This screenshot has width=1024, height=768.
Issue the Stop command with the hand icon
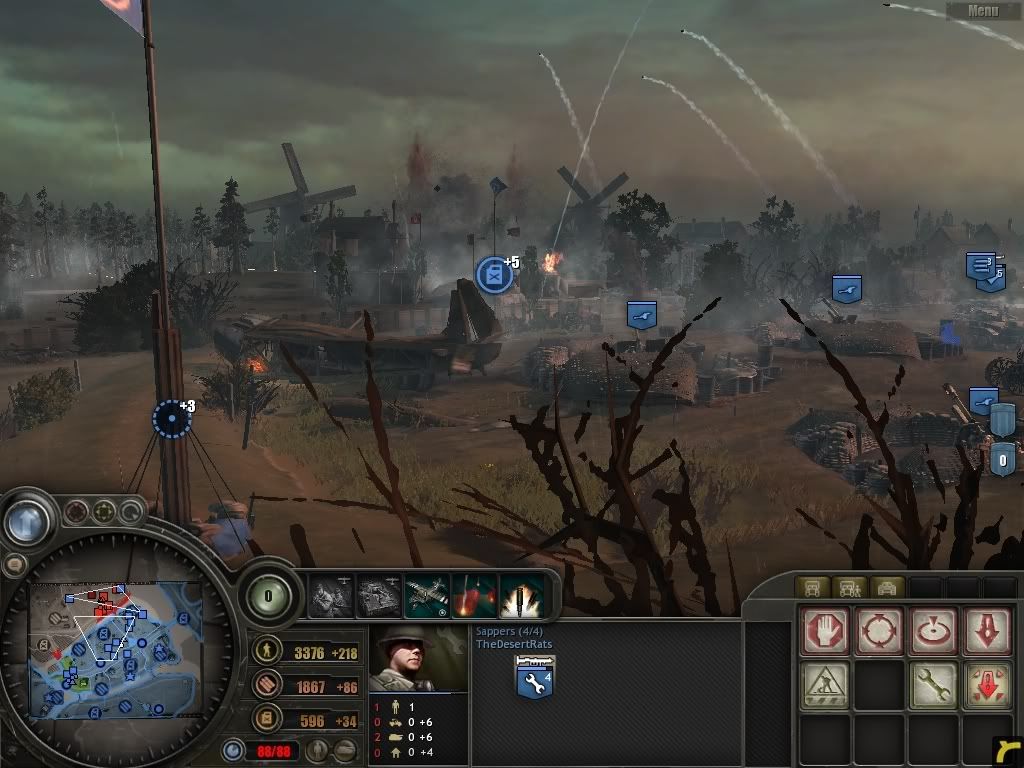[825, 632]
